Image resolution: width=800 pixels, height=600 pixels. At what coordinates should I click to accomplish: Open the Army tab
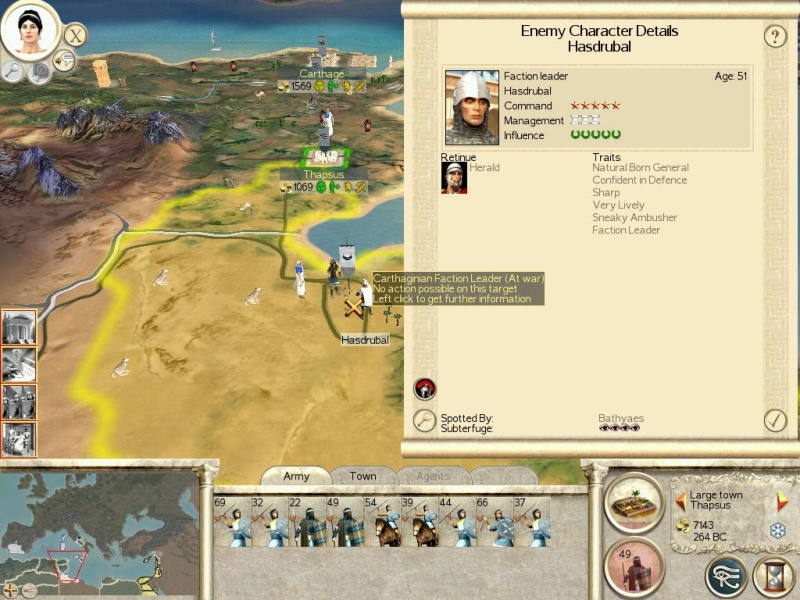tap(296, 476)
